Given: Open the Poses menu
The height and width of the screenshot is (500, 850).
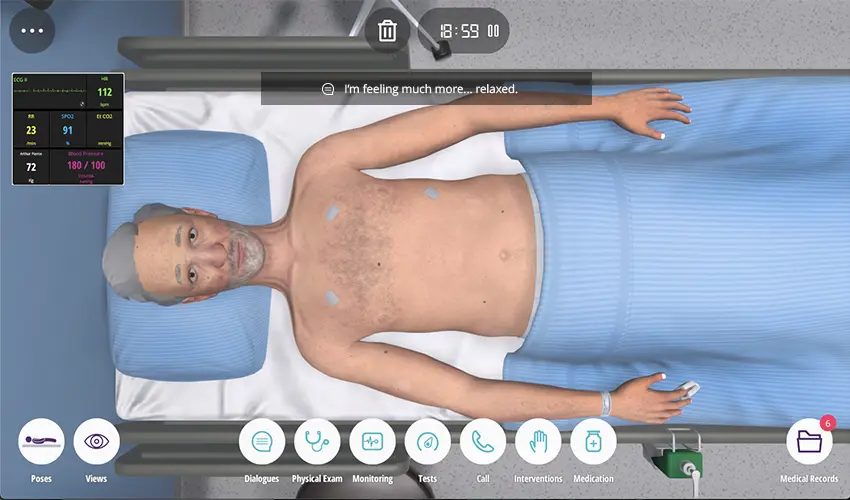Looking at the screenshot, I should pyautogui.click(x=41, y=442).
